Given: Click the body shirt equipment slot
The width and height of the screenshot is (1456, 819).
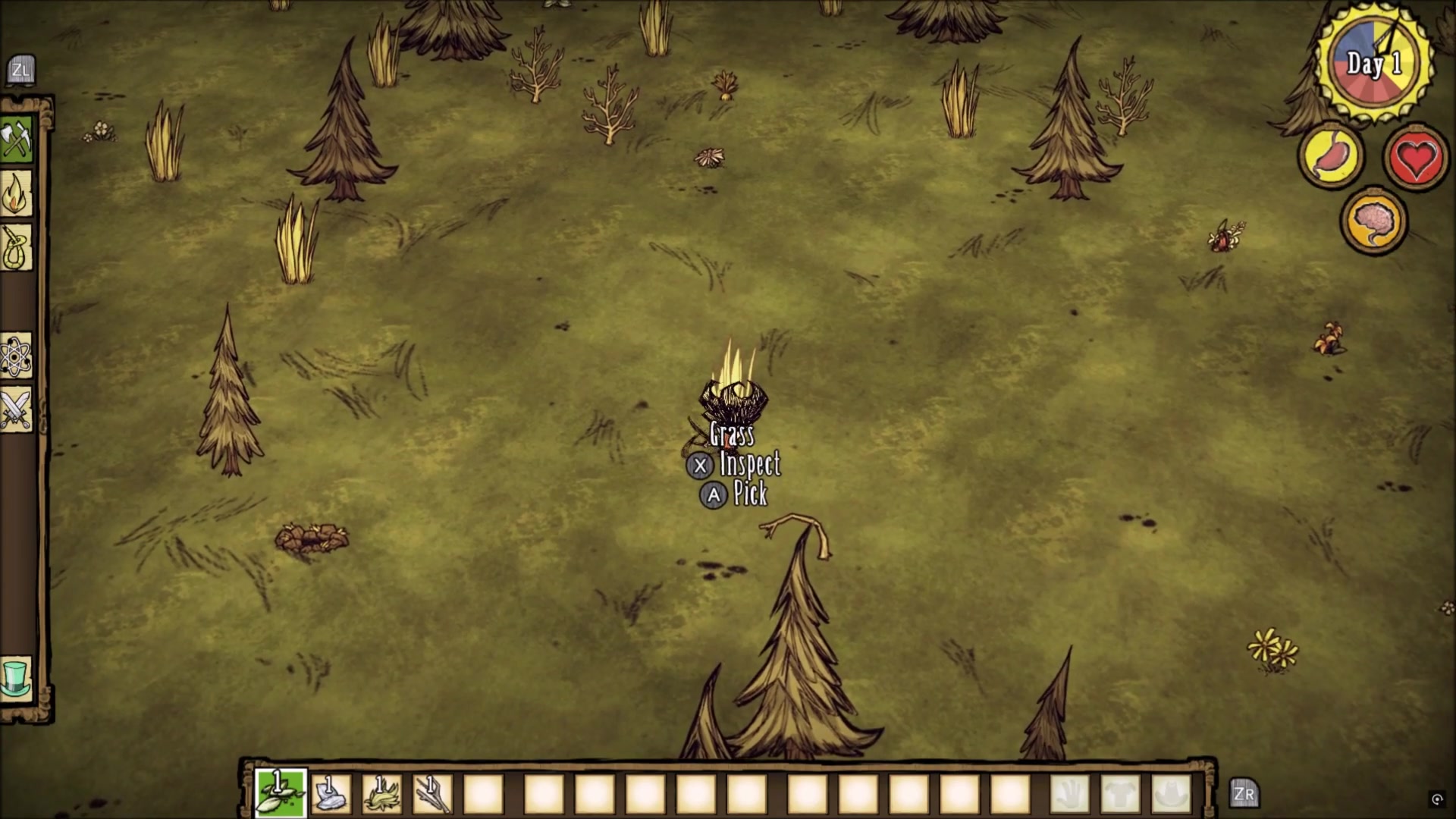Looking at the screenshot, I should pos(1120,793).
